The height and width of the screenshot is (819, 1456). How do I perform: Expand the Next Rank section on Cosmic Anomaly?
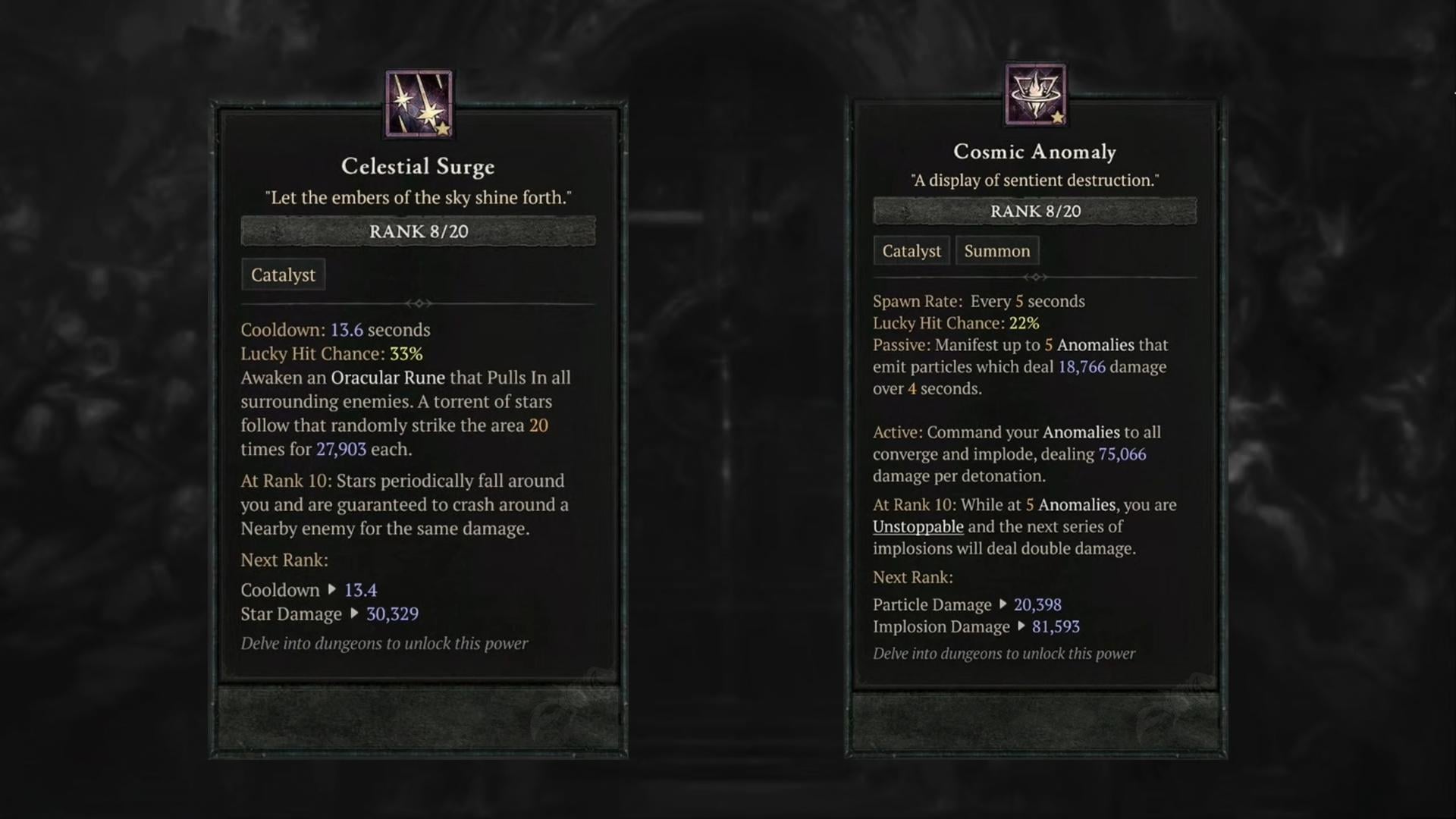912,577
